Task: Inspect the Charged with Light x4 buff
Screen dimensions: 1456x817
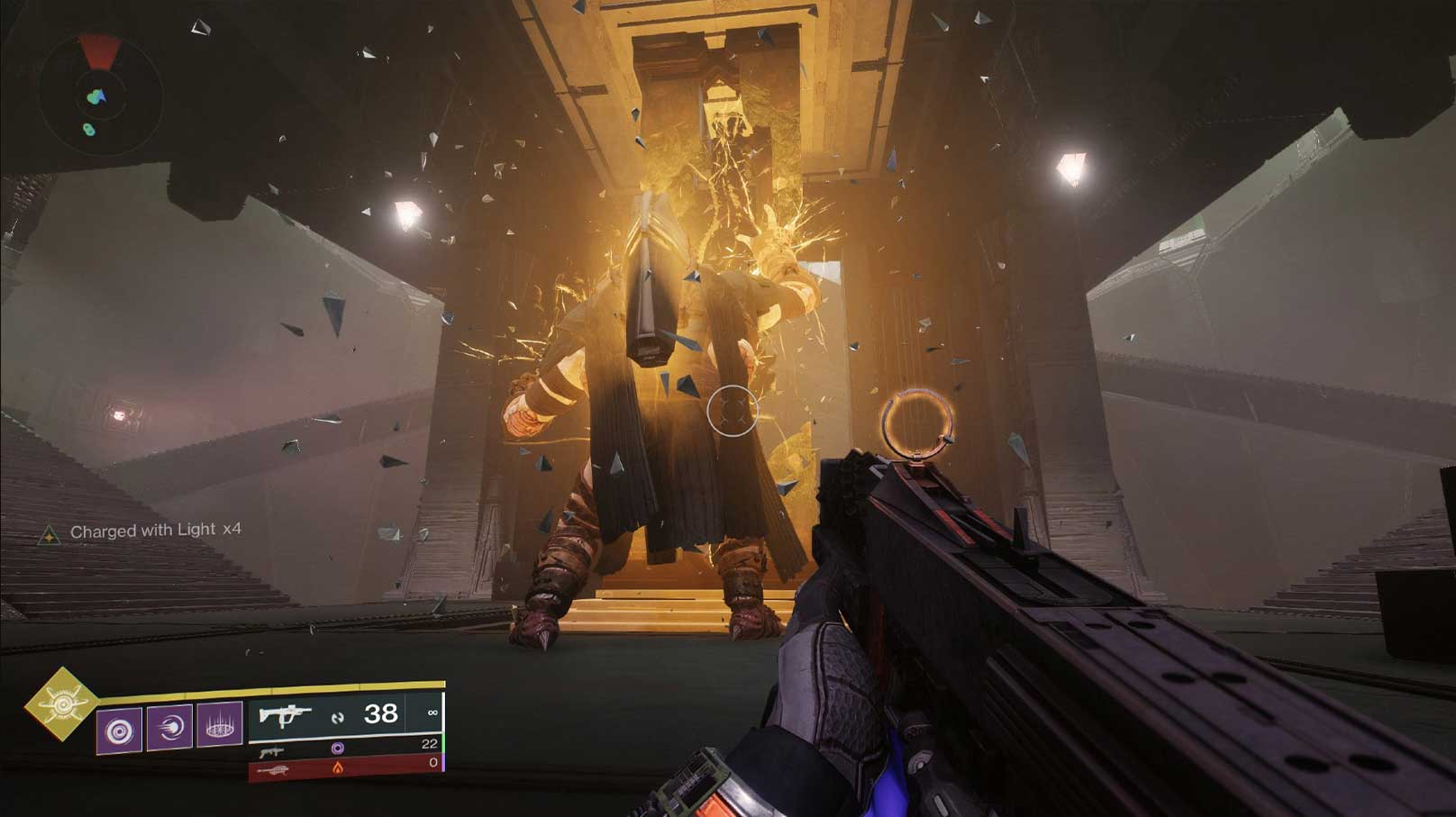Action: click(144, 531)
